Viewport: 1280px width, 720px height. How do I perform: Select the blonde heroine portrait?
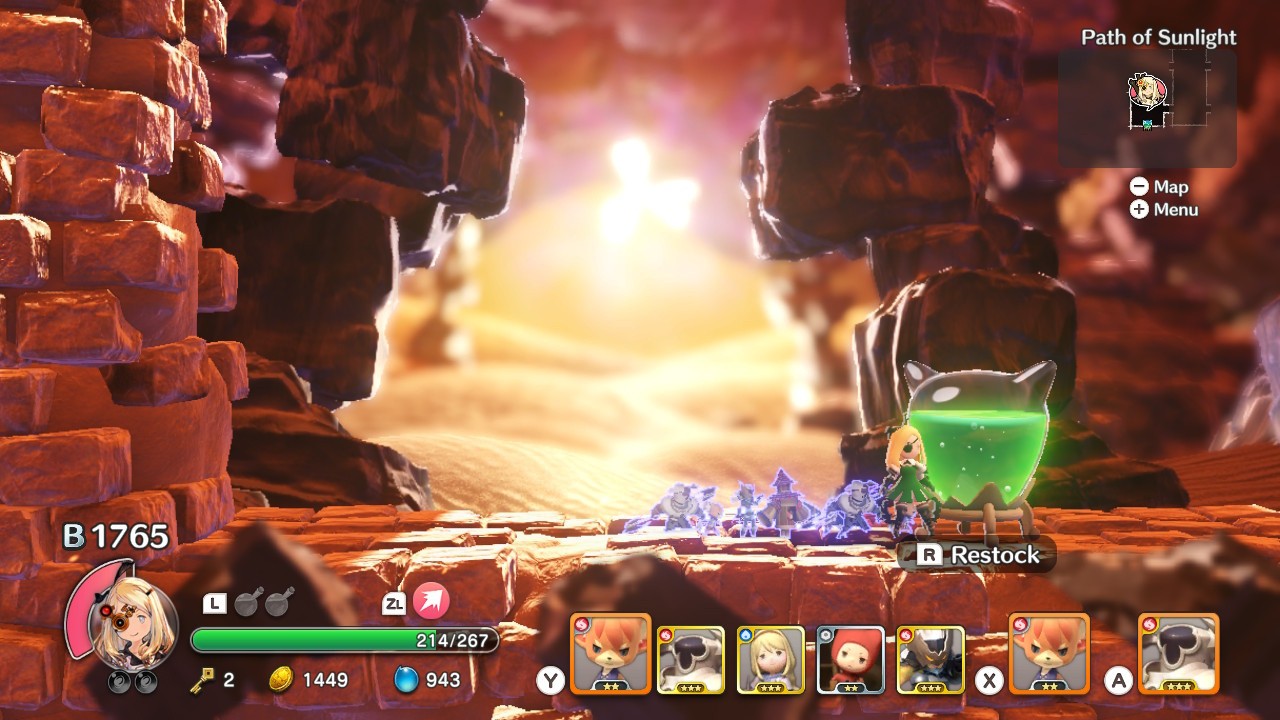[x=132, y=629]
